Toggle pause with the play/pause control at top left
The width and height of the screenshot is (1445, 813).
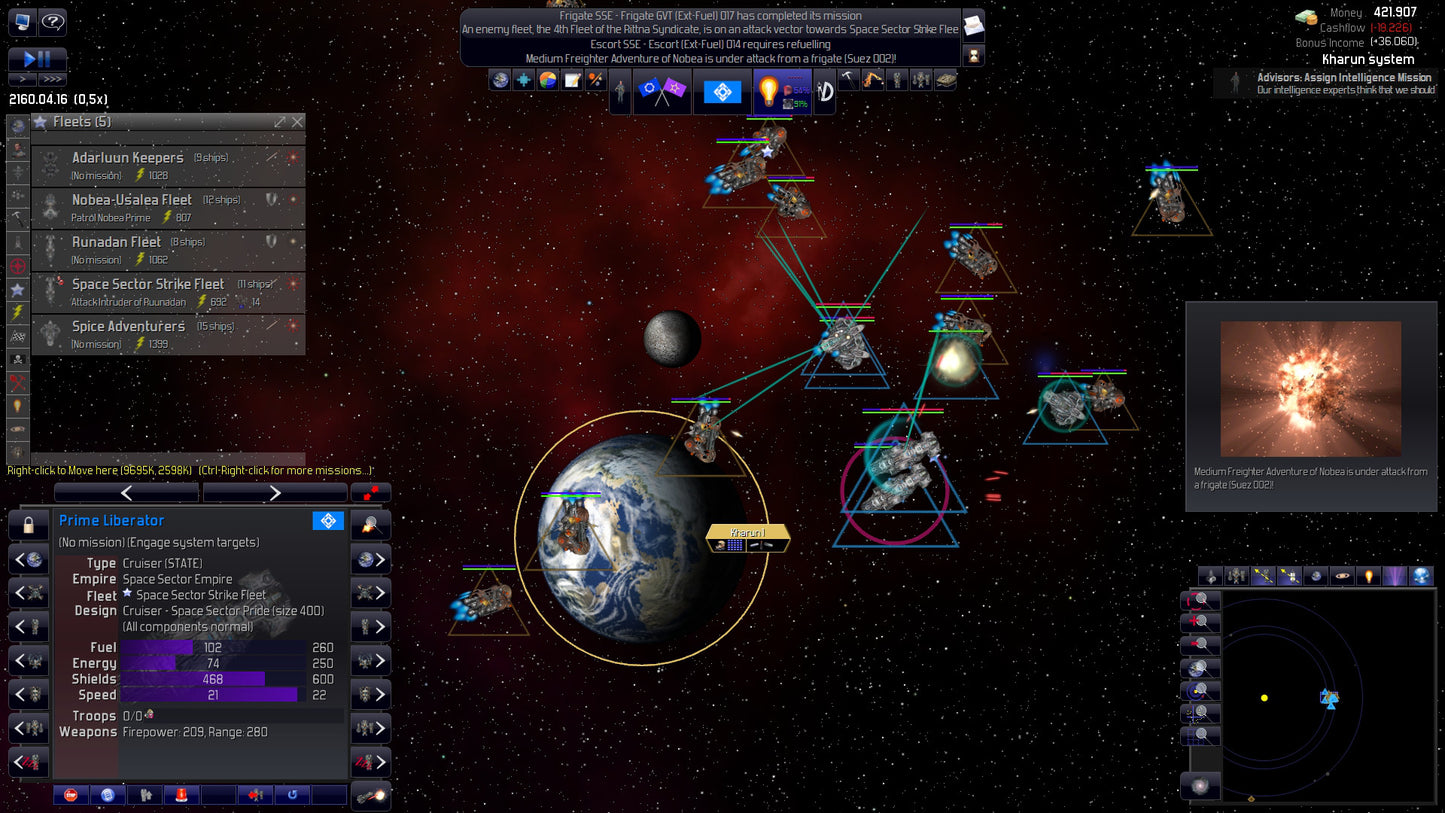click(39, 59)
